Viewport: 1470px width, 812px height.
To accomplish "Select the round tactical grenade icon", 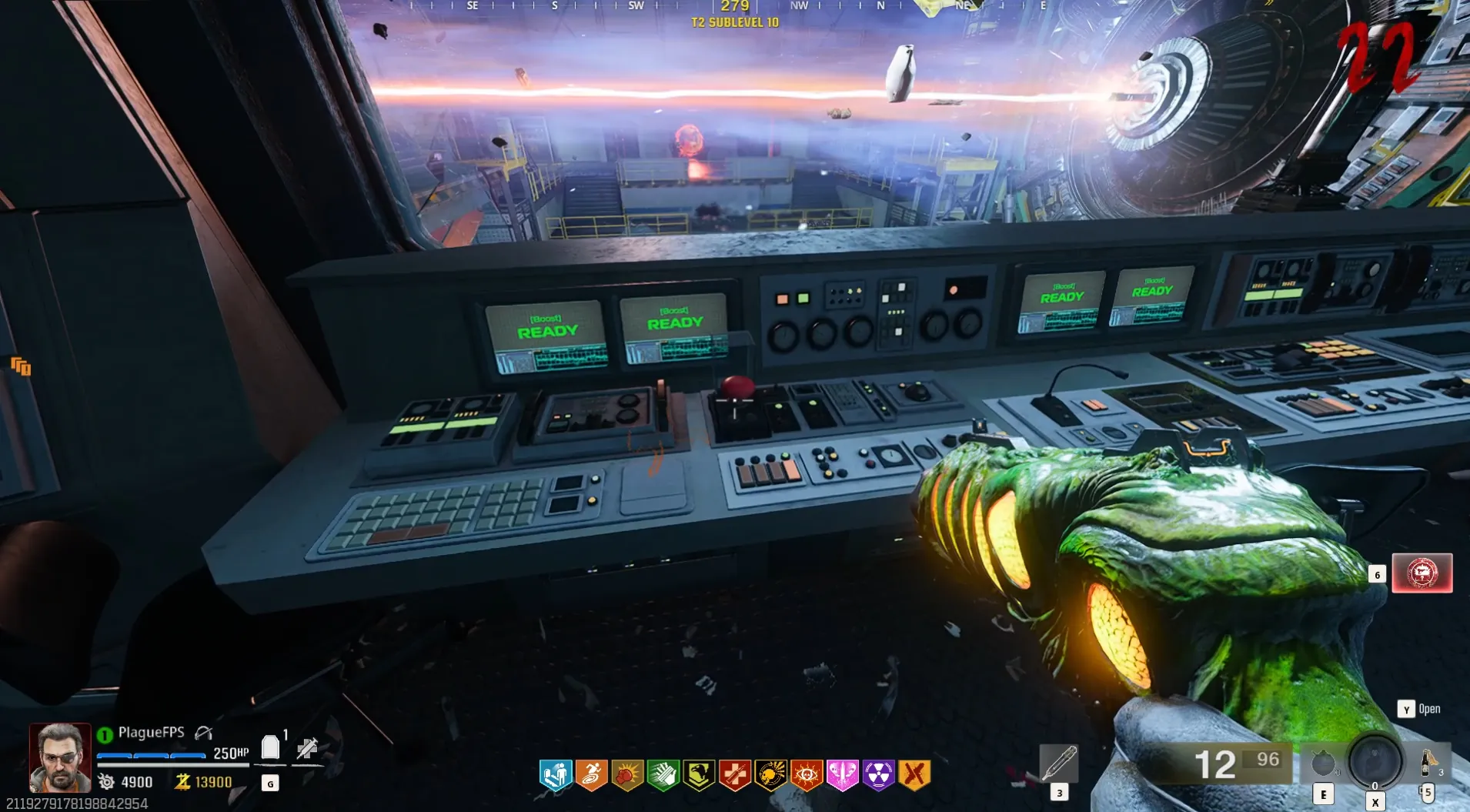I will pyautogui.click(x=1323, y=764).
